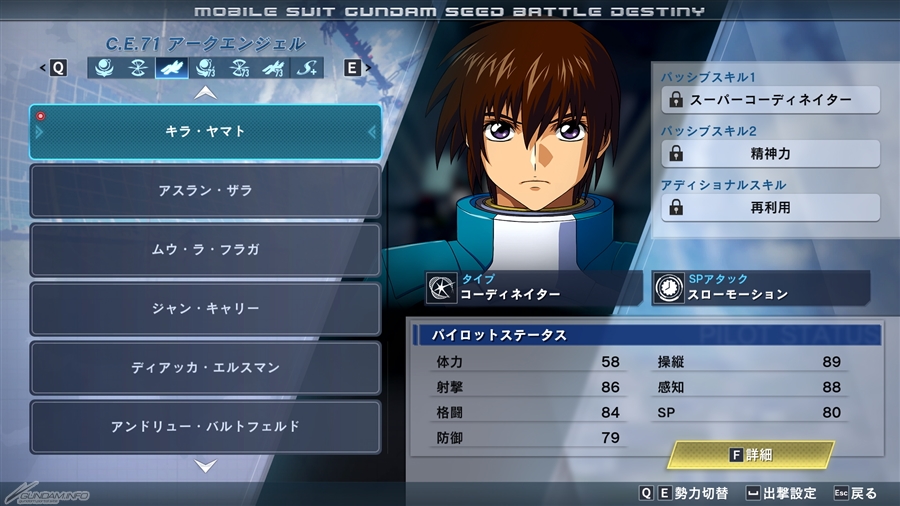The width and height of the screenshot is (900, 506).
Task: Choose the locked 再利用 additional skill
Action: point(770,207)
